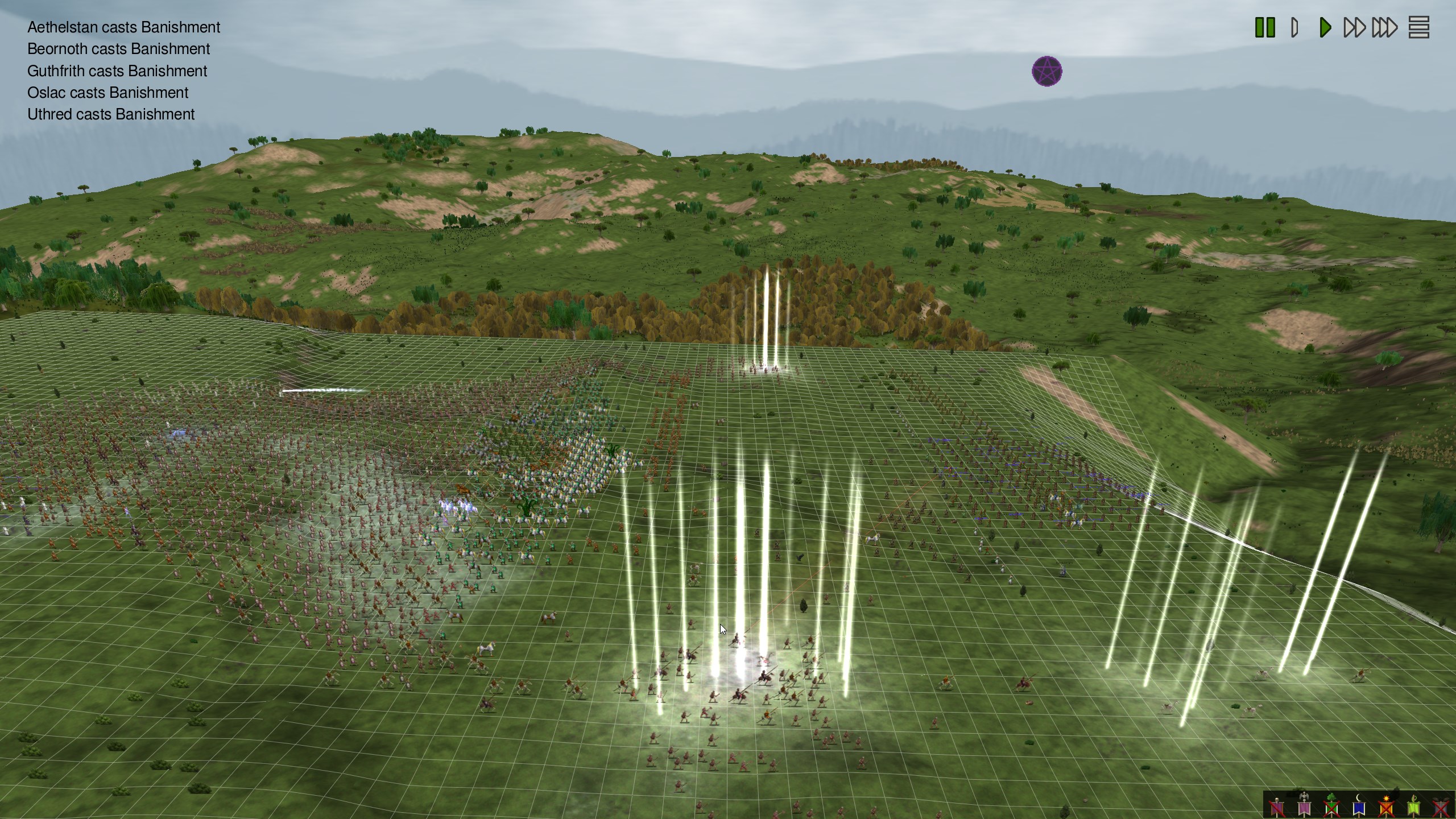Select the pink eagle-topped banner
The image size is (1456, 819).
tap(1304, 806)
